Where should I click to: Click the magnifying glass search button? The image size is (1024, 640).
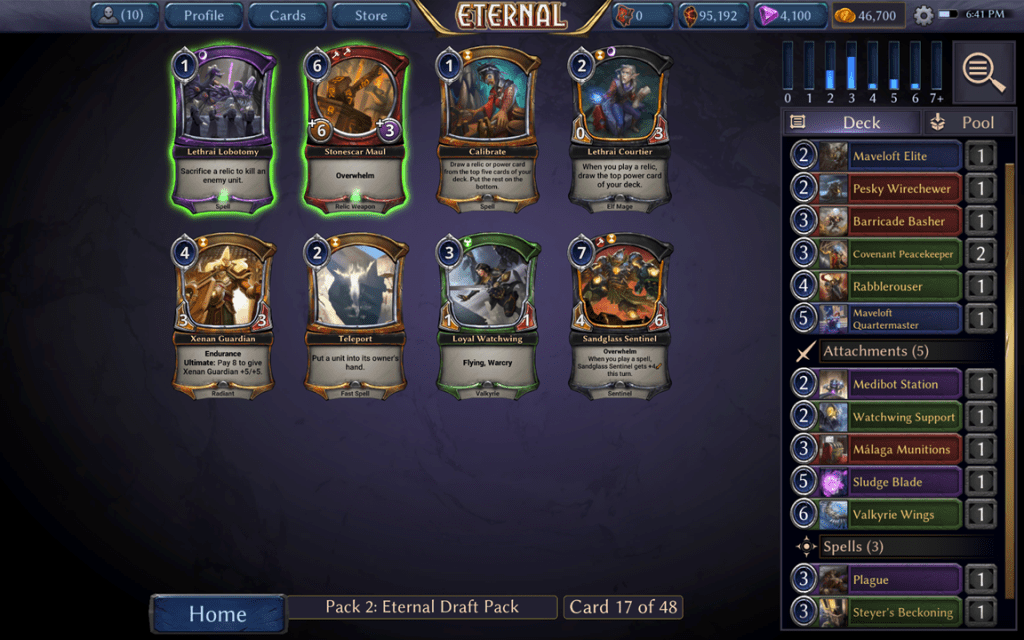click(984, 72)
